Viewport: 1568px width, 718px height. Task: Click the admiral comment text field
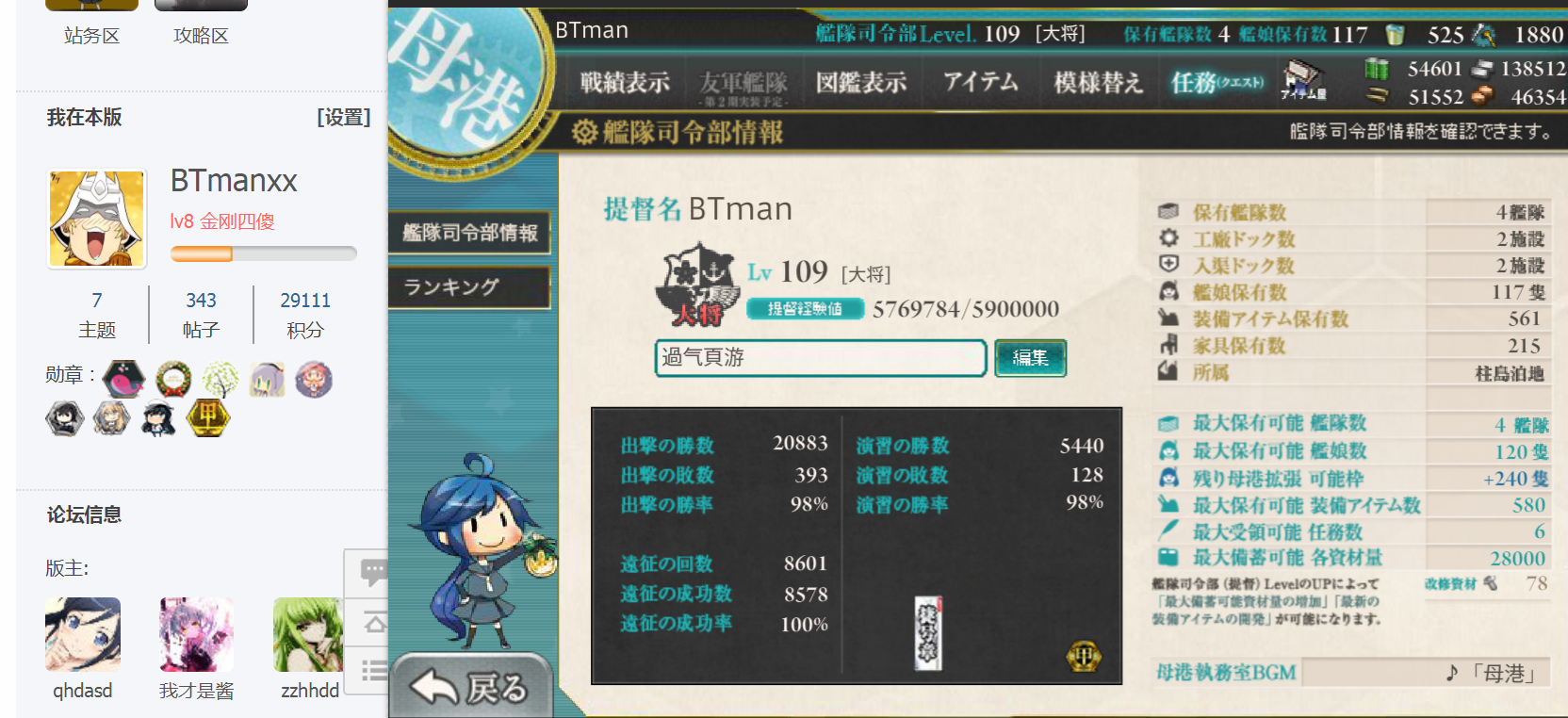tap(820, 358)
